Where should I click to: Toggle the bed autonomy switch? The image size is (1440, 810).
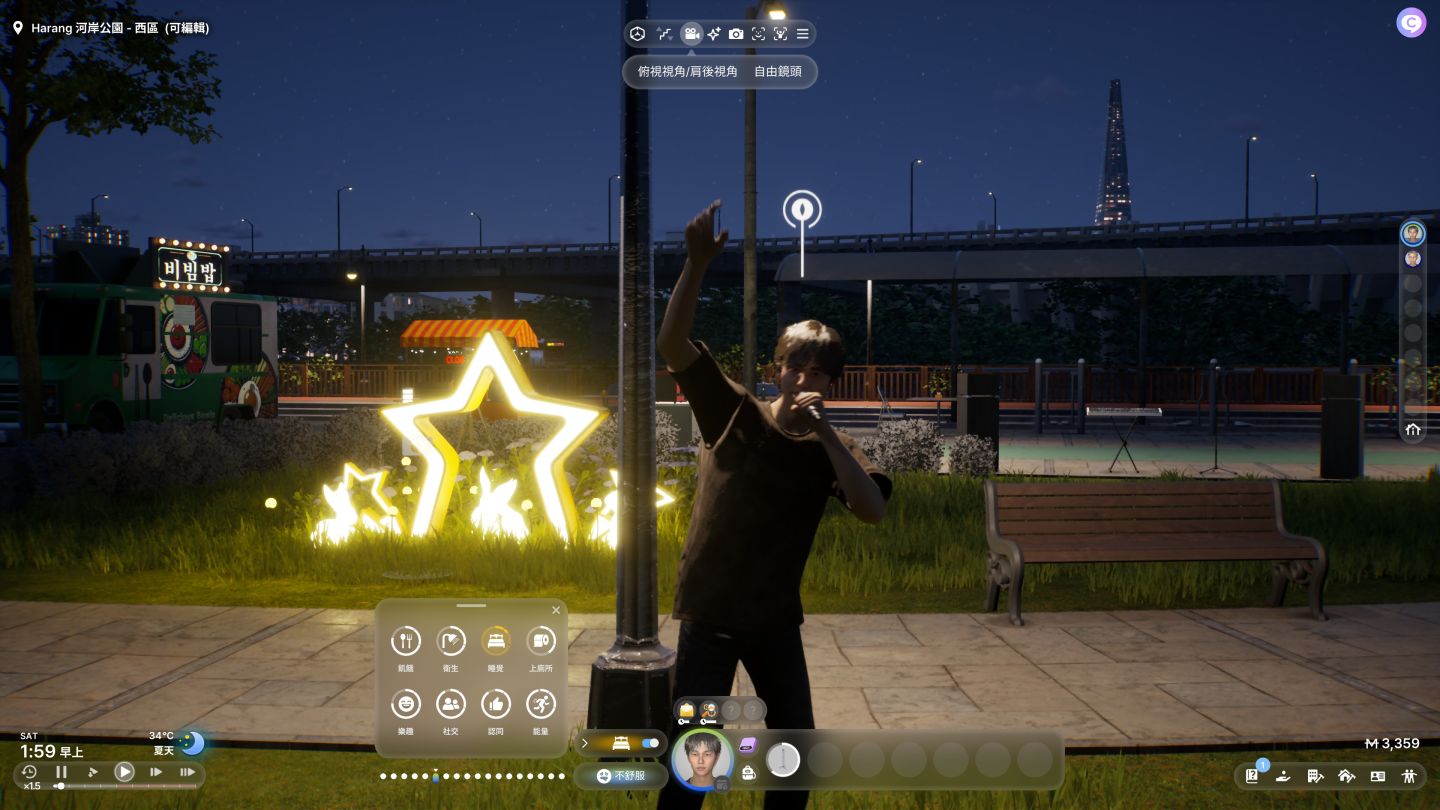pos(650,743)
